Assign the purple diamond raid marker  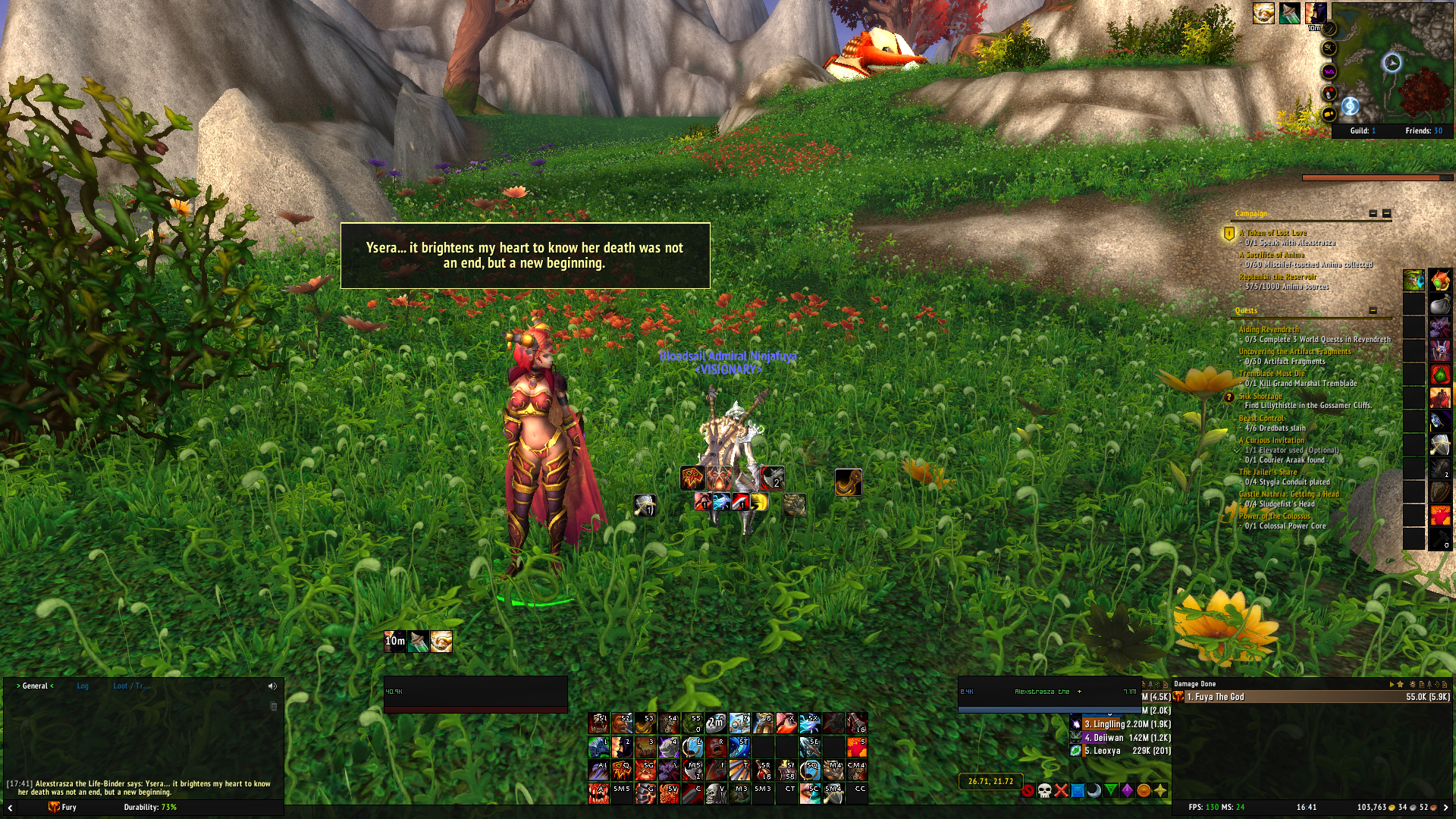1127,791
